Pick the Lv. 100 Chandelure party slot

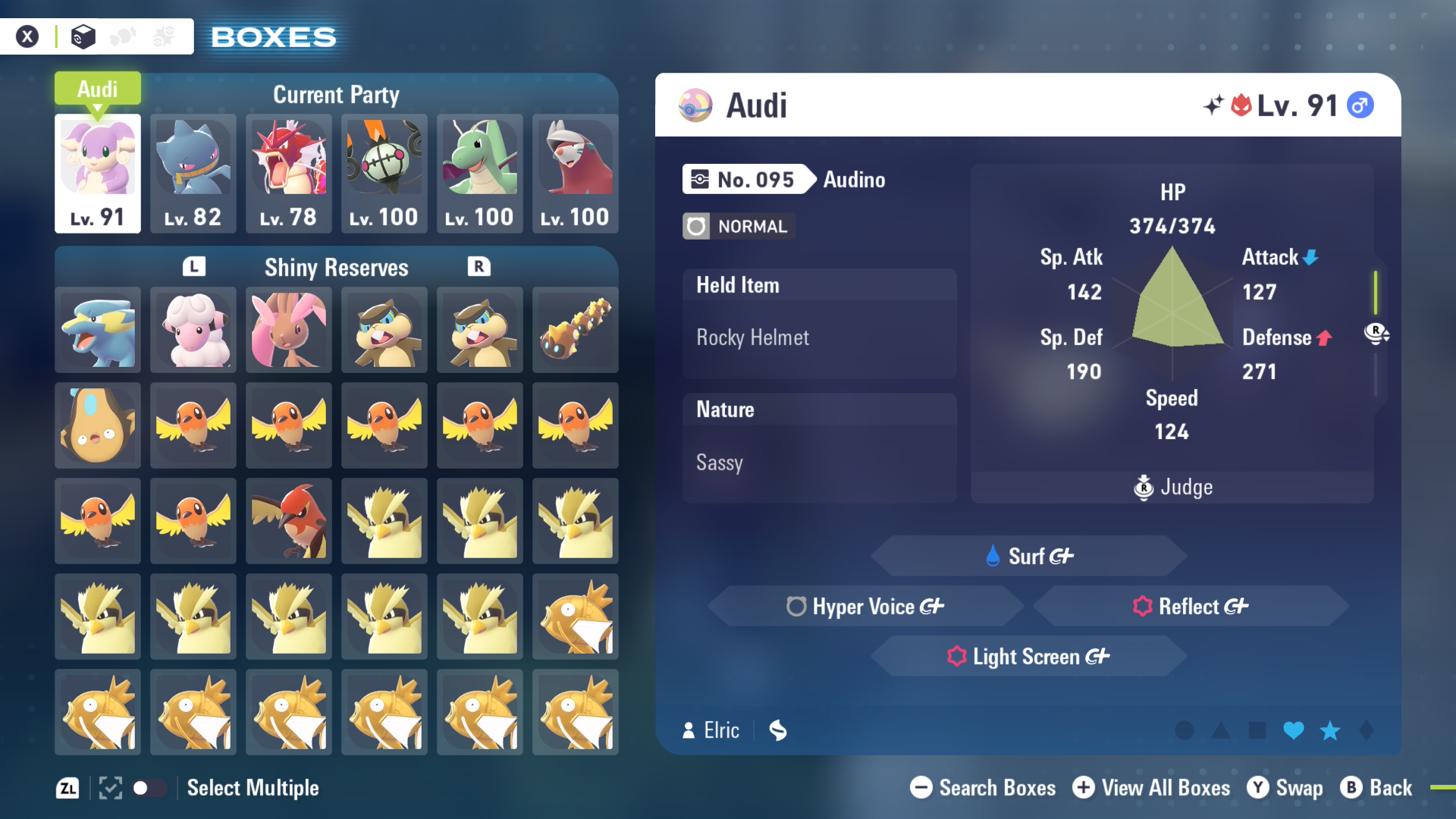(384, 173)
